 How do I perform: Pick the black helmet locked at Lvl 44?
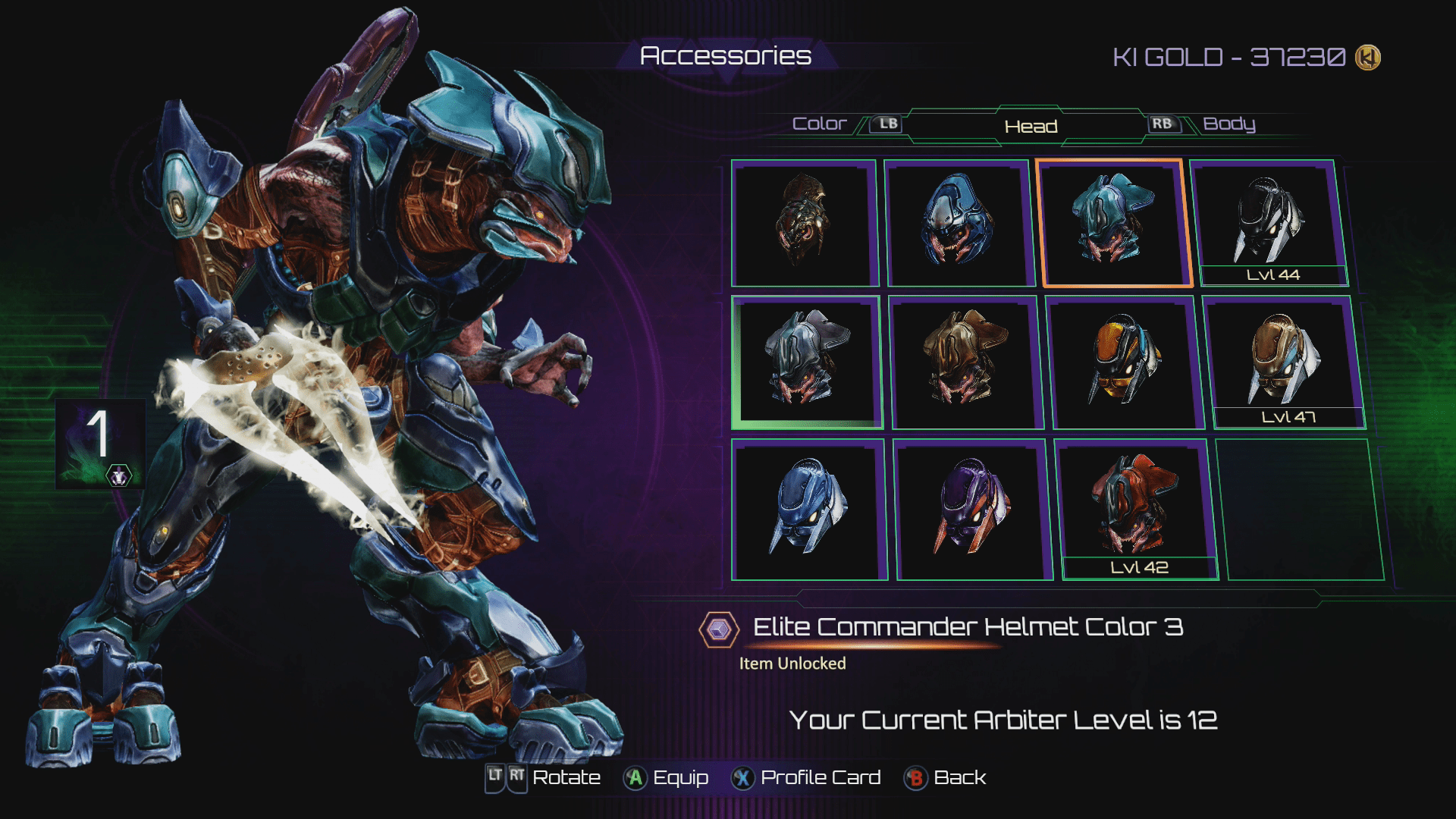point(1269,220)
